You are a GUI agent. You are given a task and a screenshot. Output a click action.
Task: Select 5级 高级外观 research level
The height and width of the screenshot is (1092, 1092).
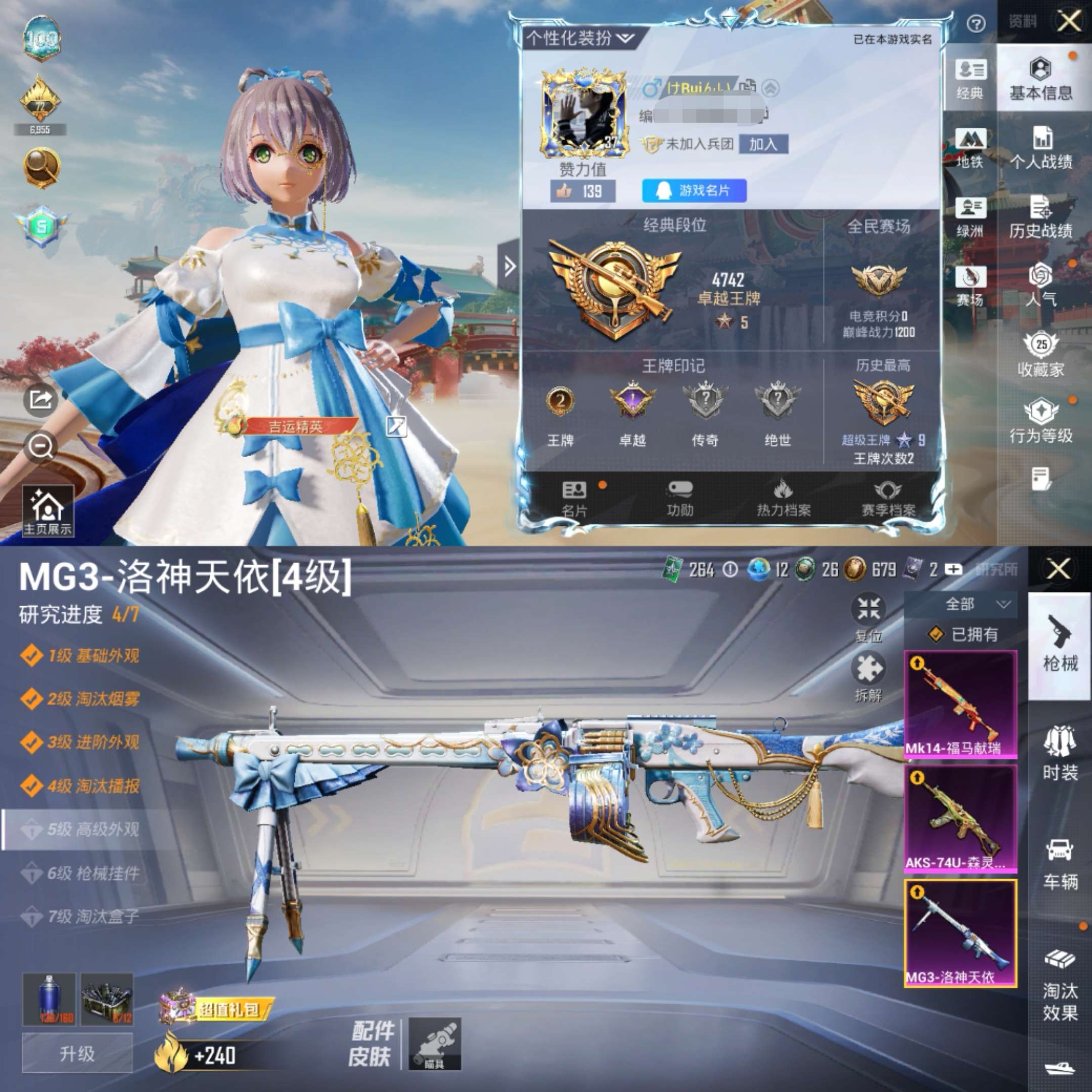90,829
